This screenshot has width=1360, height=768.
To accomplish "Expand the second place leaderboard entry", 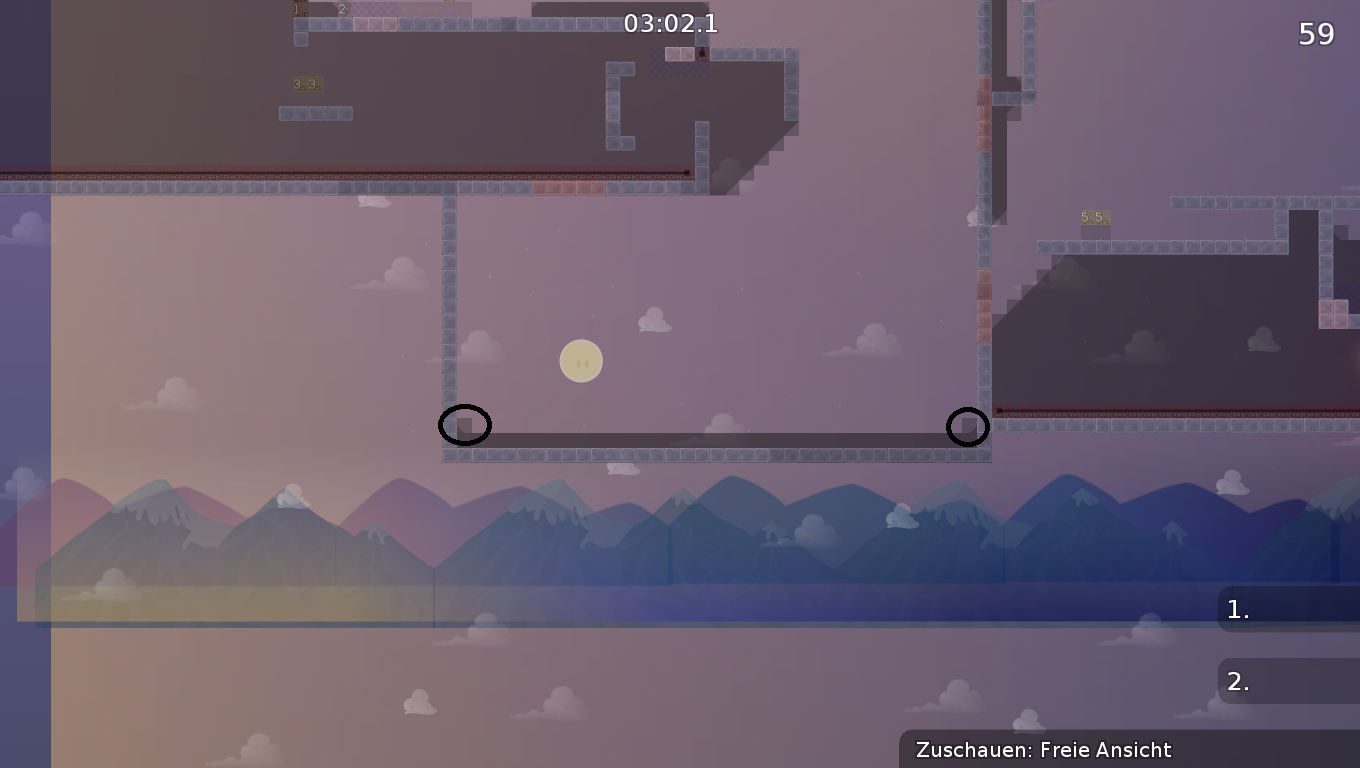I will coord(1290,681).
